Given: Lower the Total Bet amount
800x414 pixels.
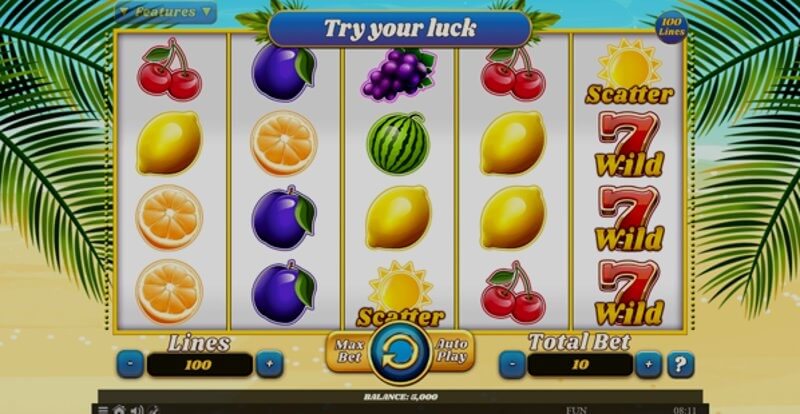Looking at the screenshot, I should (512, 365).
